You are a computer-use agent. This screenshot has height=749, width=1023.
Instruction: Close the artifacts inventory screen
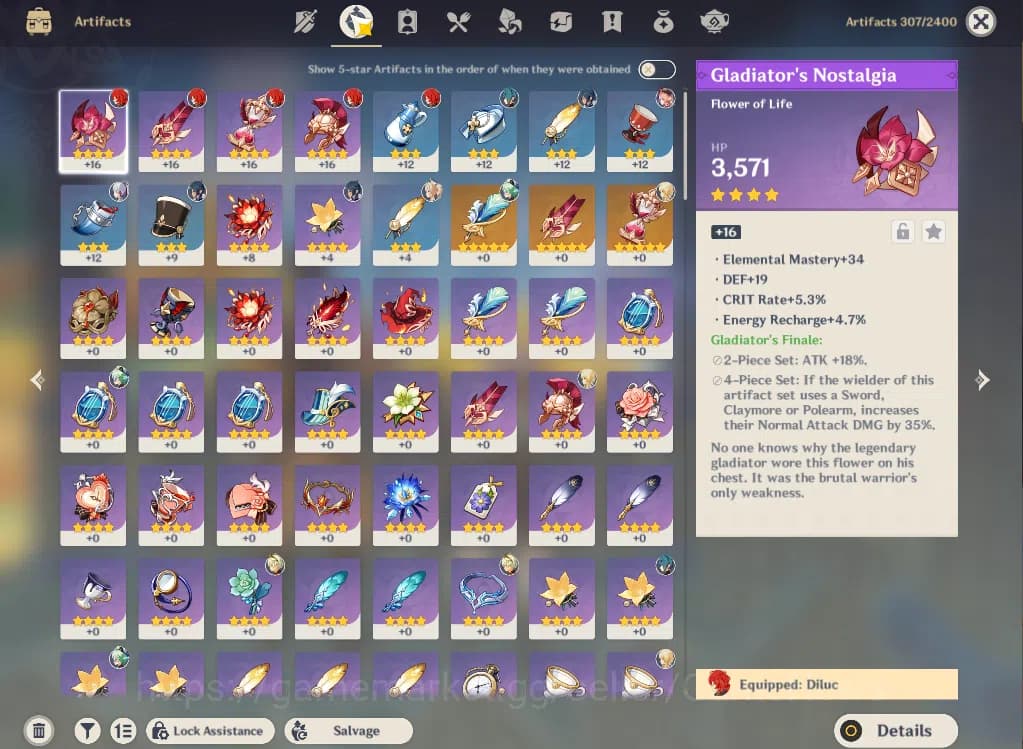coord(982,21)
